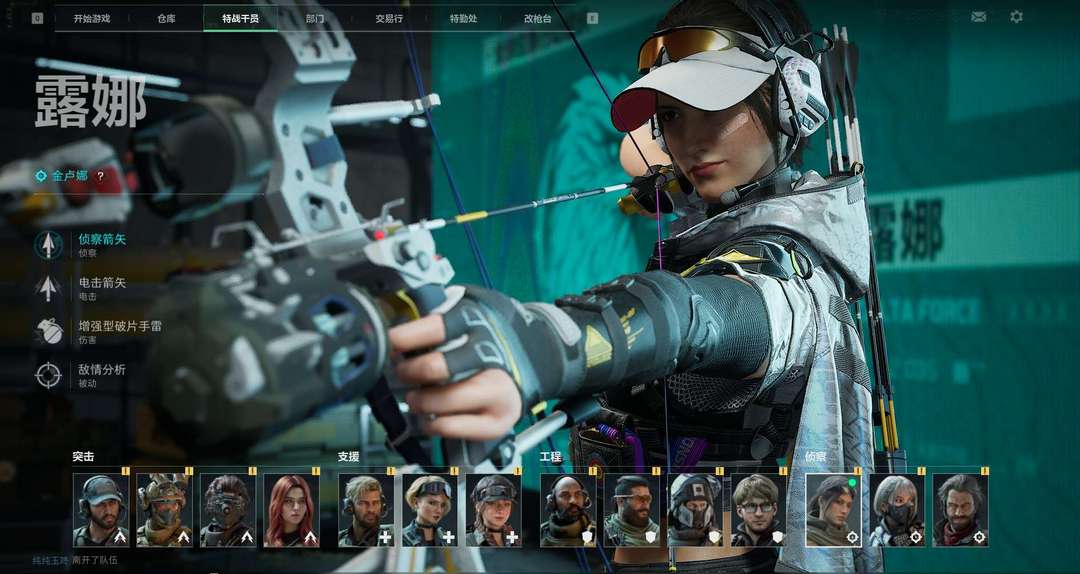
Task: Pick the blonde support operator with goggles
Action: tap(430, 510)
